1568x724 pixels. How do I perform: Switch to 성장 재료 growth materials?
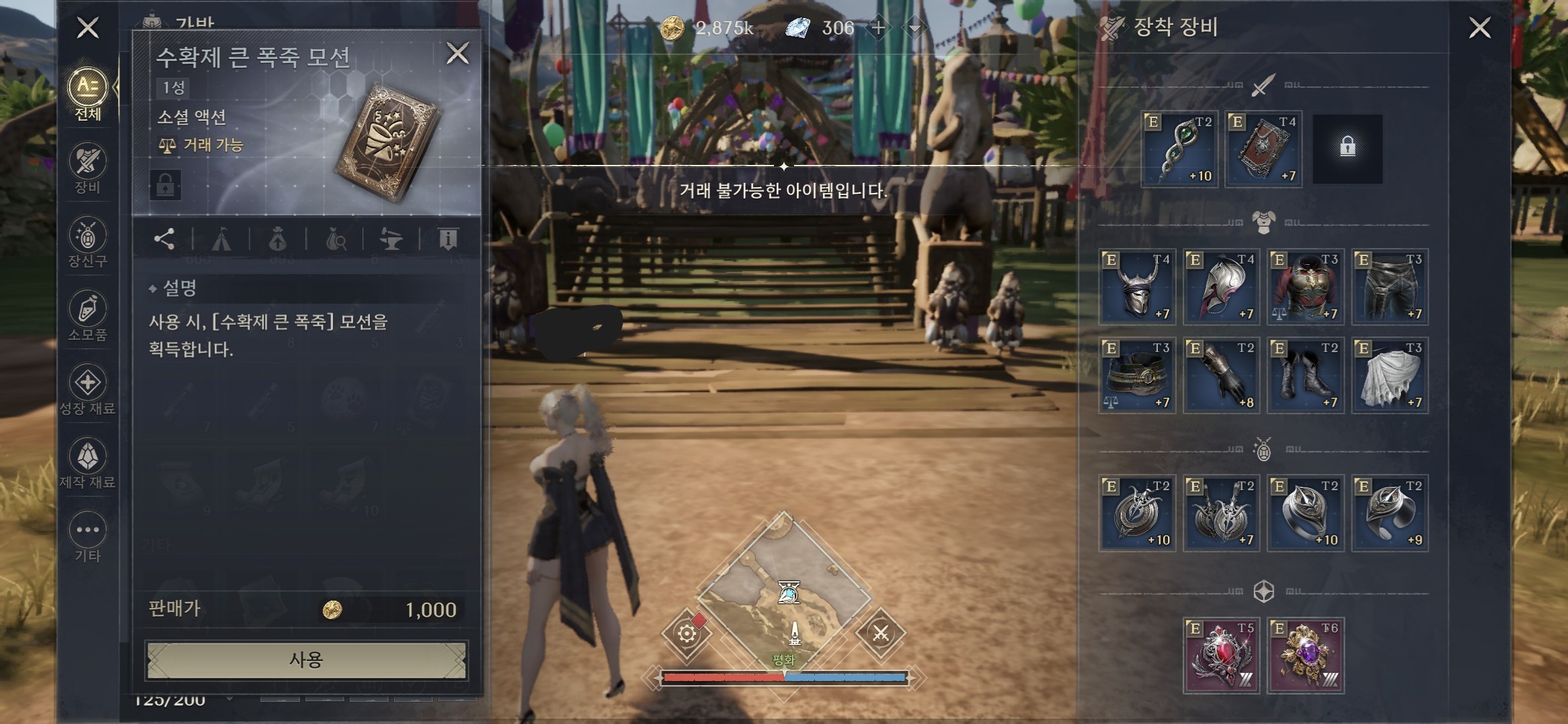tap(88, 389)
